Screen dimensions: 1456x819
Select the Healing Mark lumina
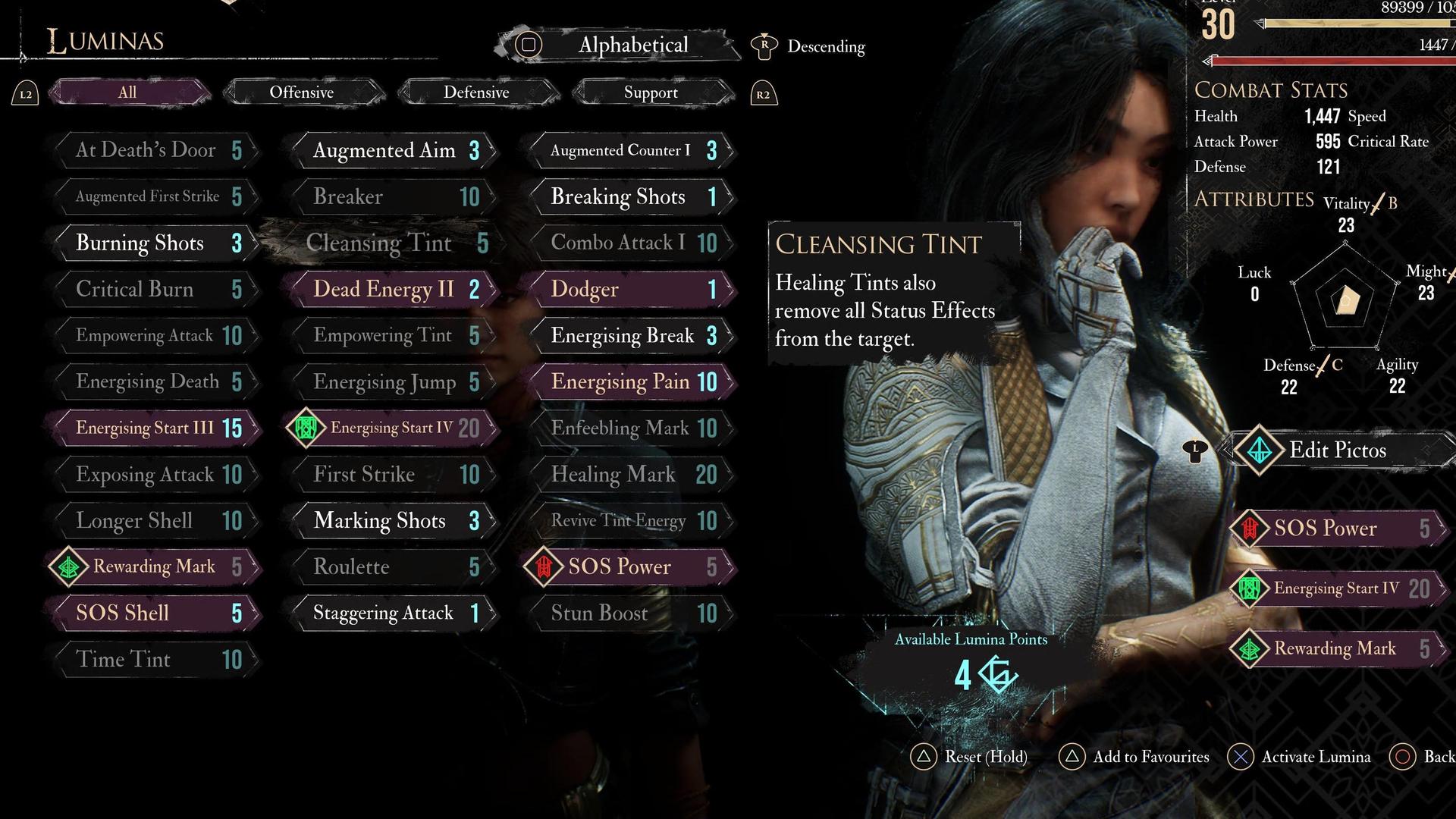pos(631,475)
